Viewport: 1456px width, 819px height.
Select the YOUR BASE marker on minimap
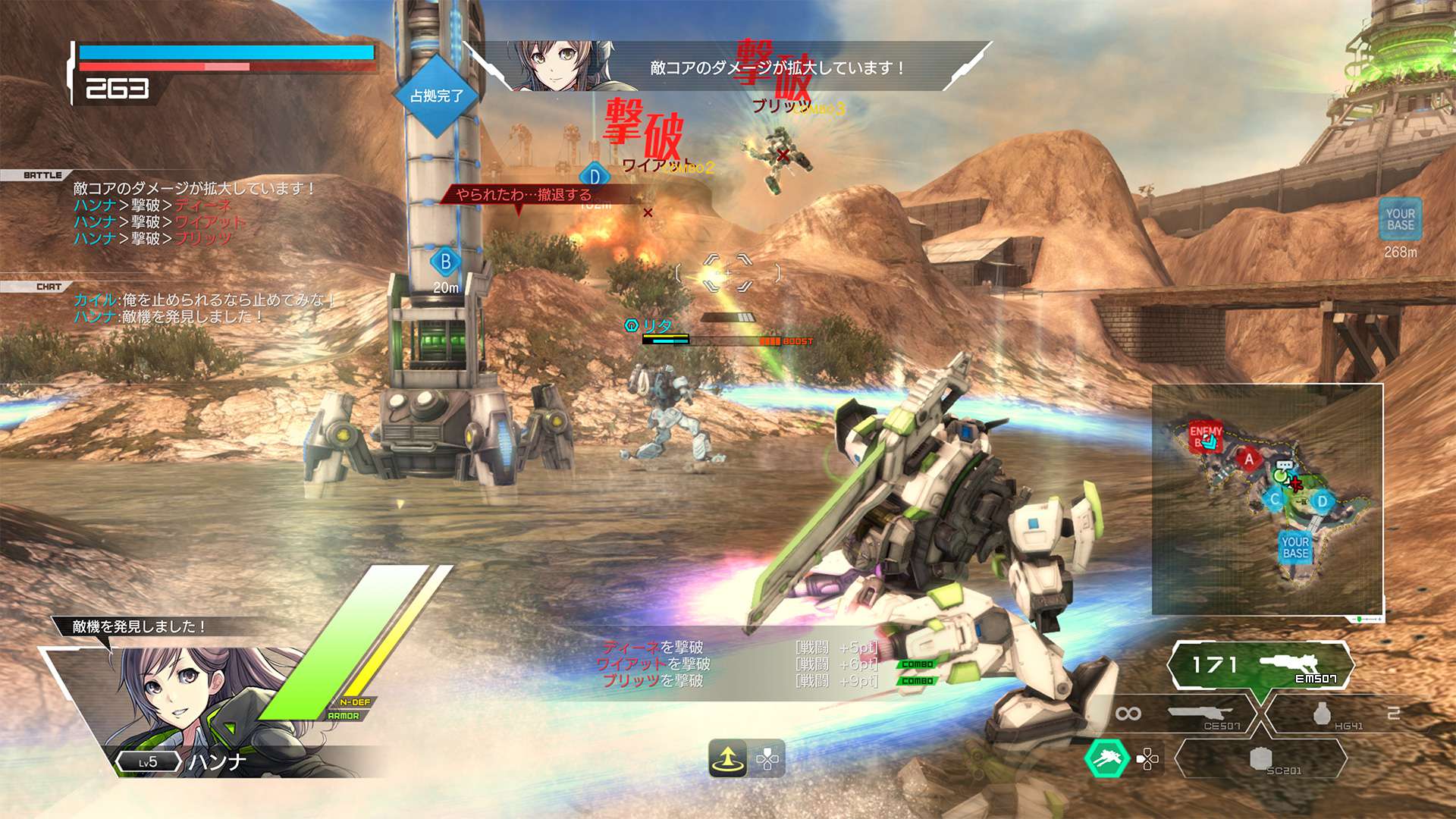[1295, 547]
